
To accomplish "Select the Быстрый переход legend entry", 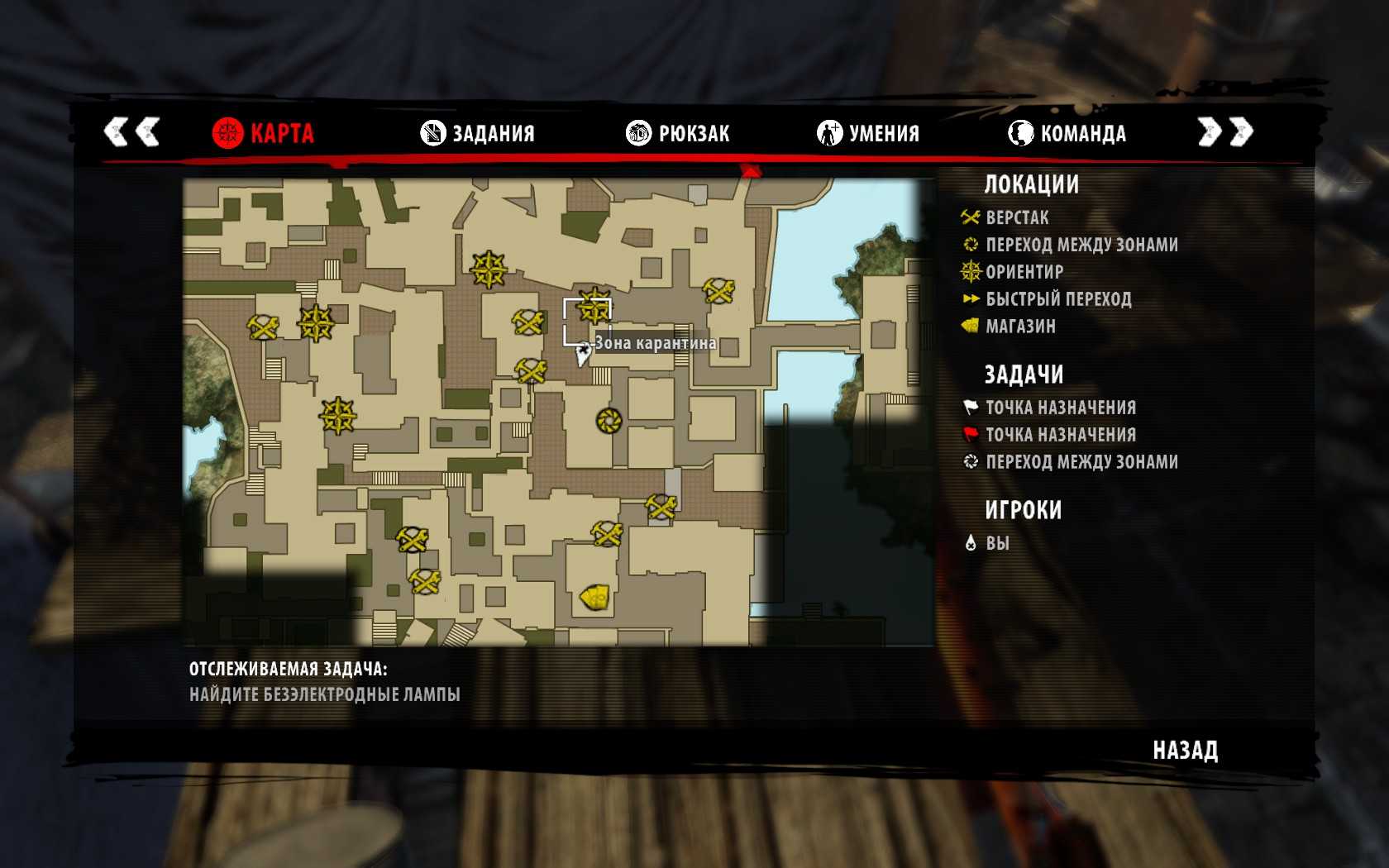I will click(x=1057, y=299).
